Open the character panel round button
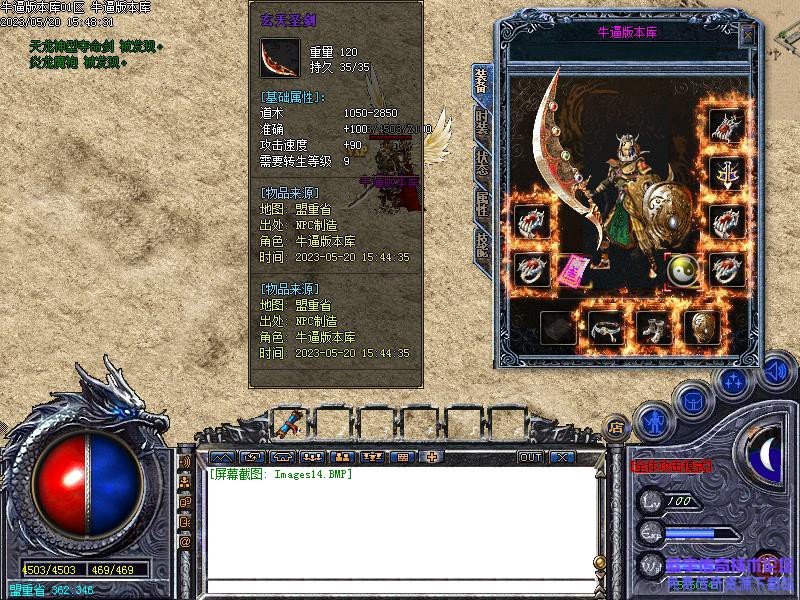The height and width of the screenshot is (600, 800). [654, 421]
